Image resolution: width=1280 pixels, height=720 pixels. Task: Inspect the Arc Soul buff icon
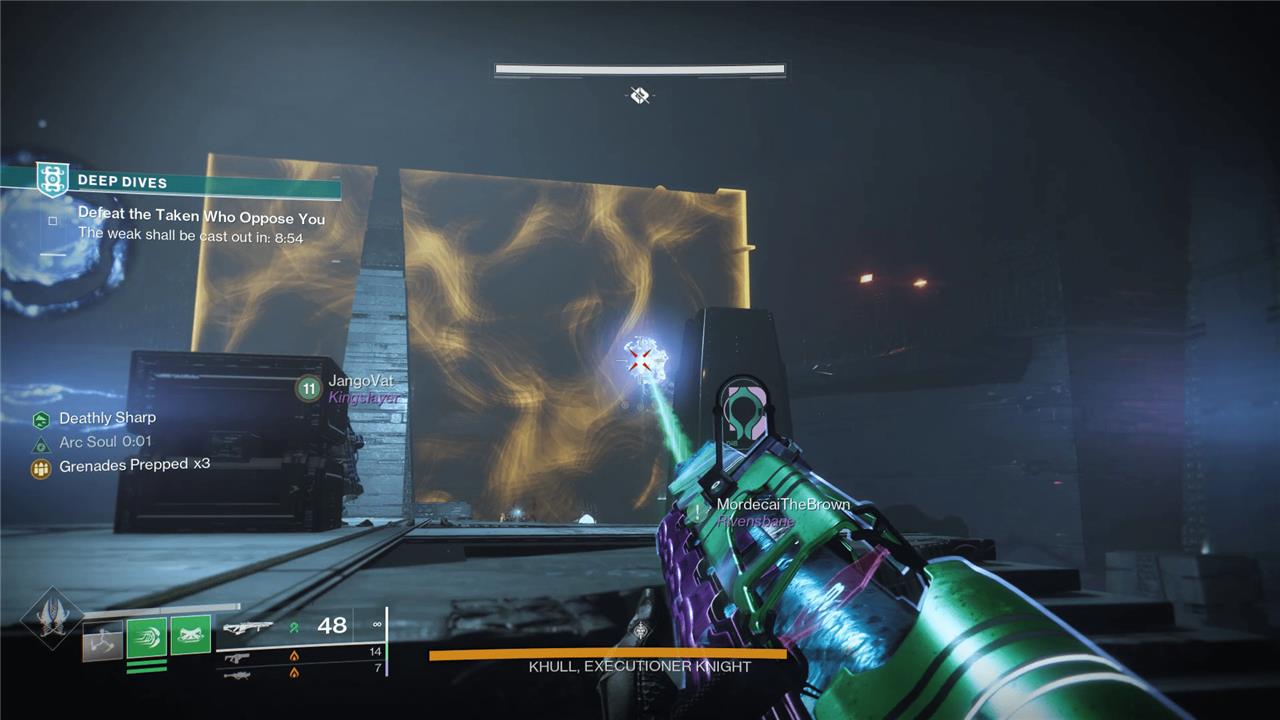[41, 444]
